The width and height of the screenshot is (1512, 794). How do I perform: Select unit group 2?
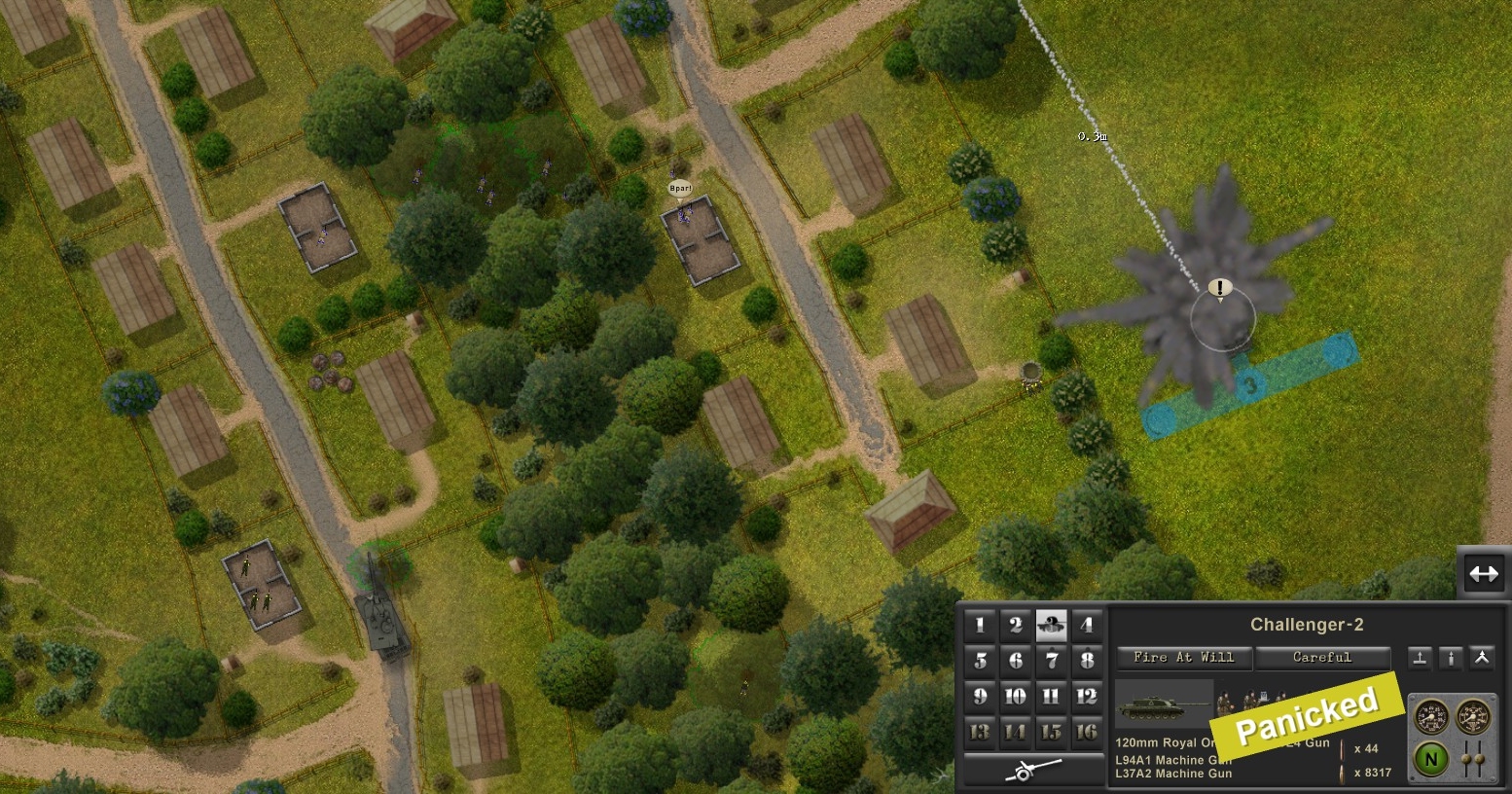tap(1016, 626)
